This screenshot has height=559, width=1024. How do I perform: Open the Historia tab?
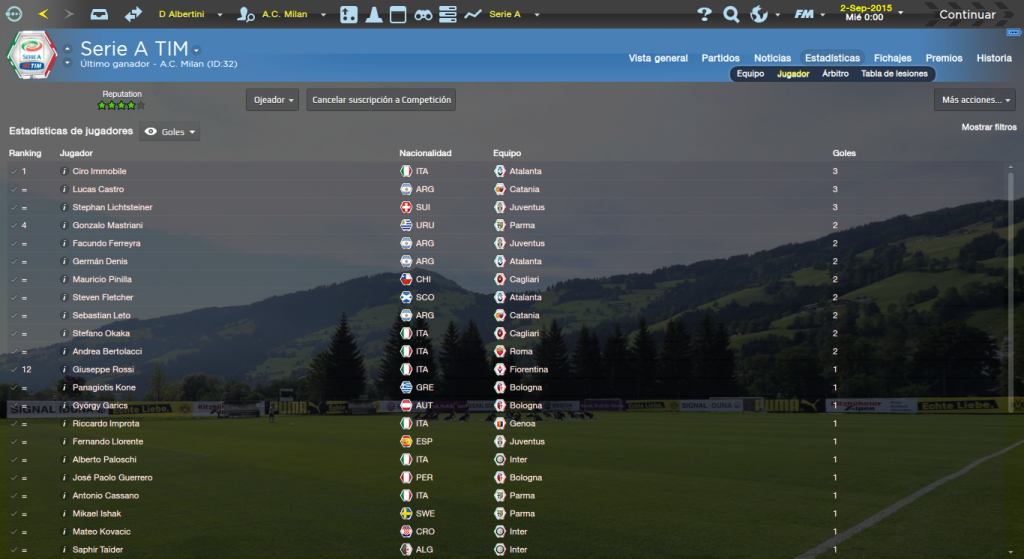point(994,58)
